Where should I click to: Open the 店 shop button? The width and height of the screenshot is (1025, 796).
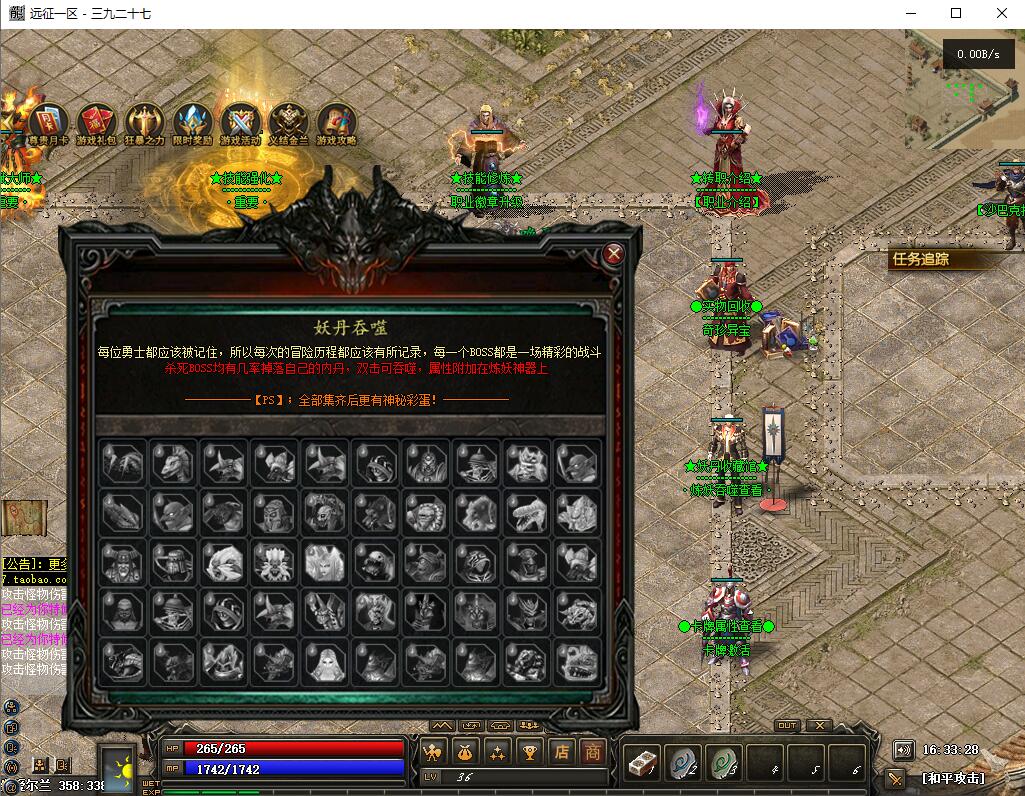tap(563, 751)
